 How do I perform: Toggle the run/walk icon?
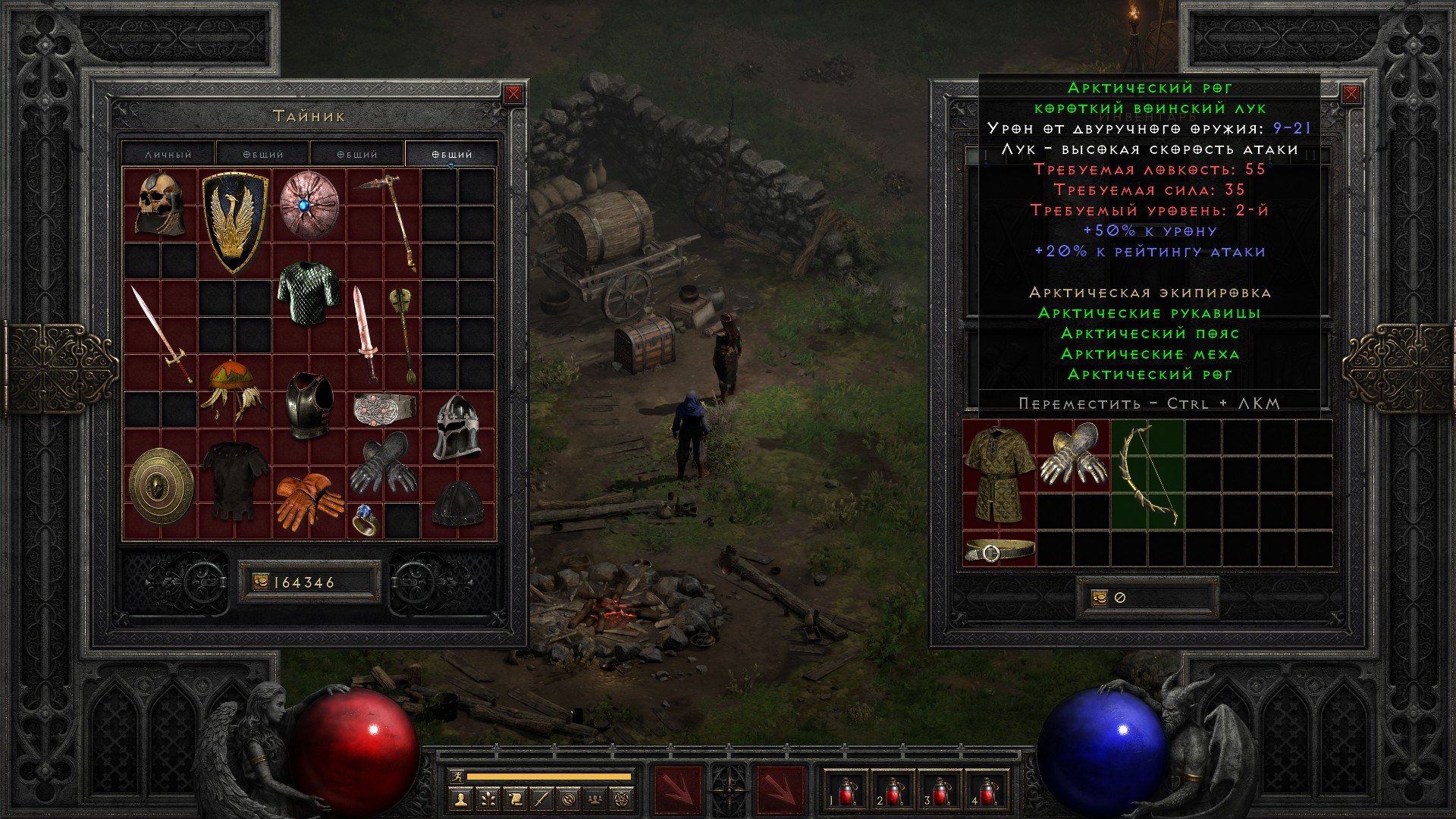tap(457, 776)
